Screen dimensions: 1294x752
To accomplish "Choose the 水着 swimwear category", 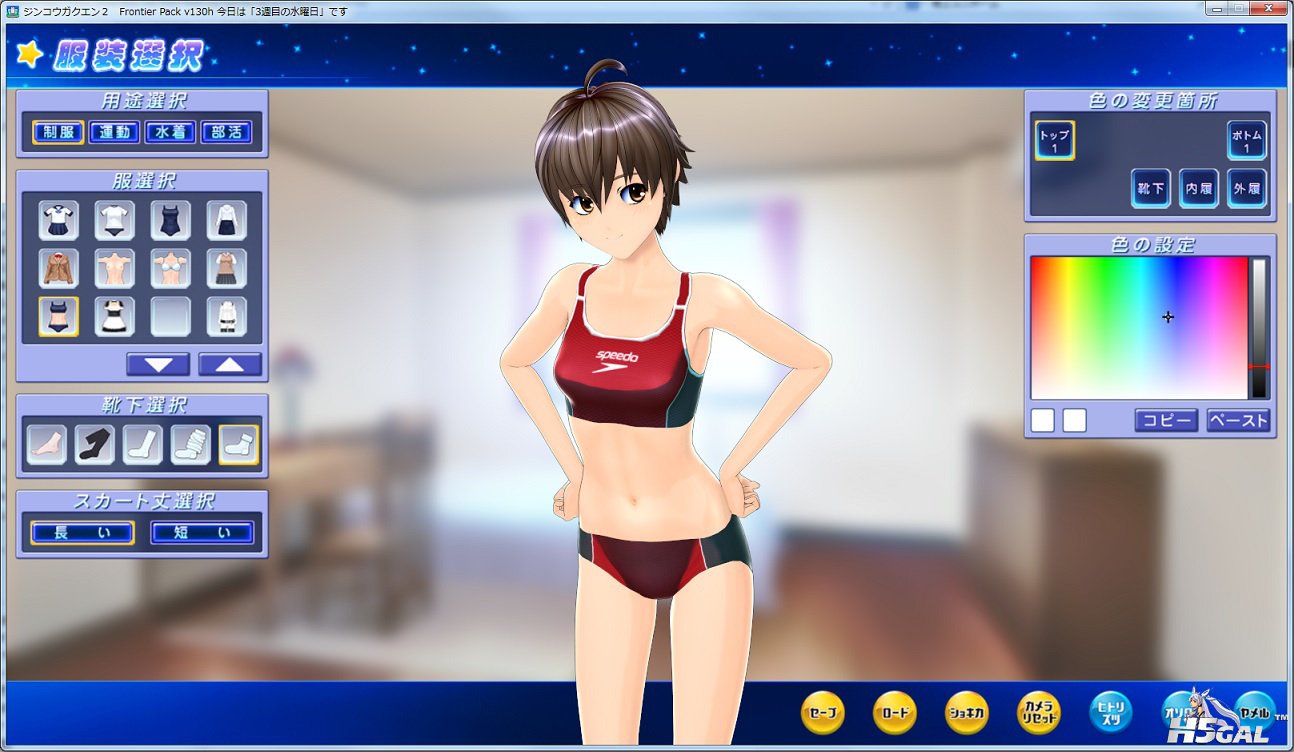I will tap(170, 132).
